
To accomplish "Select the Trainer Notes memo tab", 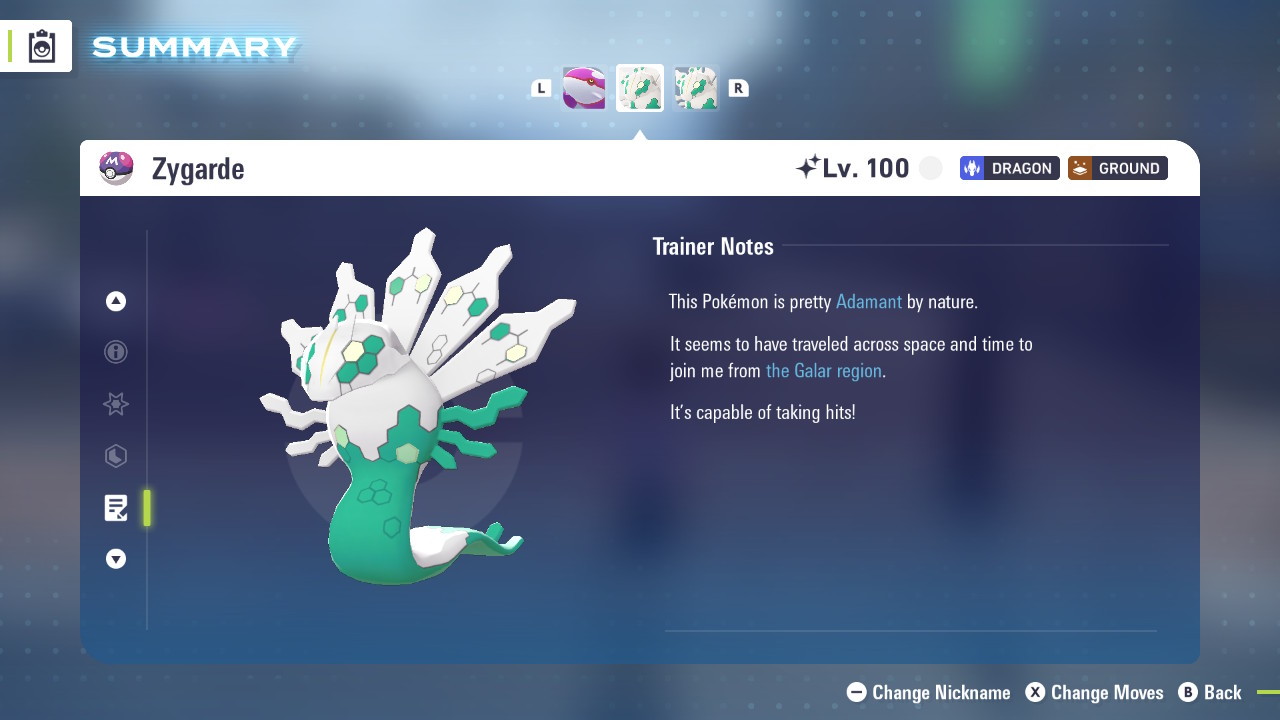I will pyautogui.click(x=116, y=508).
